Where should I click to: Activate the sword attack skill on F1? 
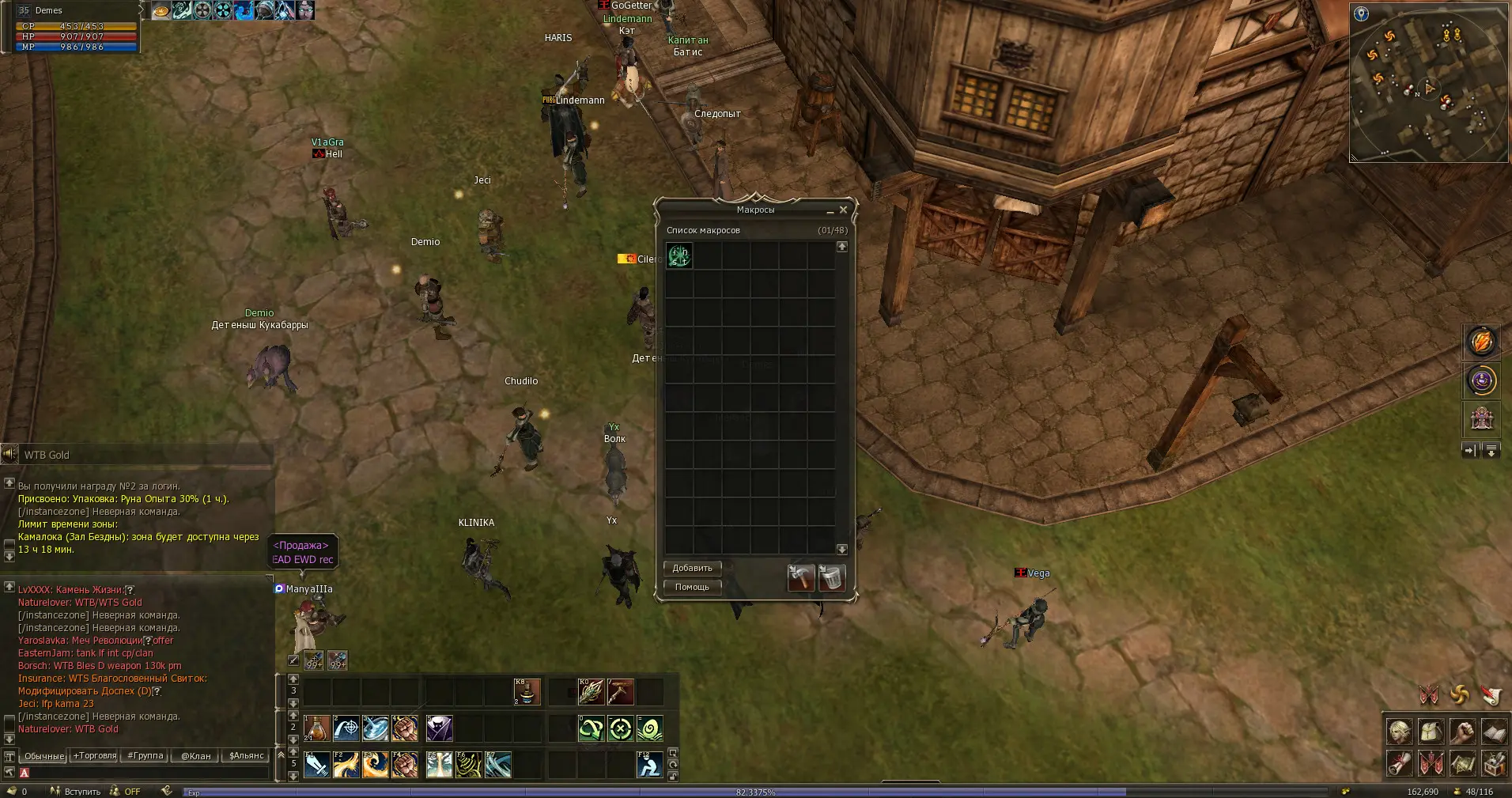tap(316, 765)
